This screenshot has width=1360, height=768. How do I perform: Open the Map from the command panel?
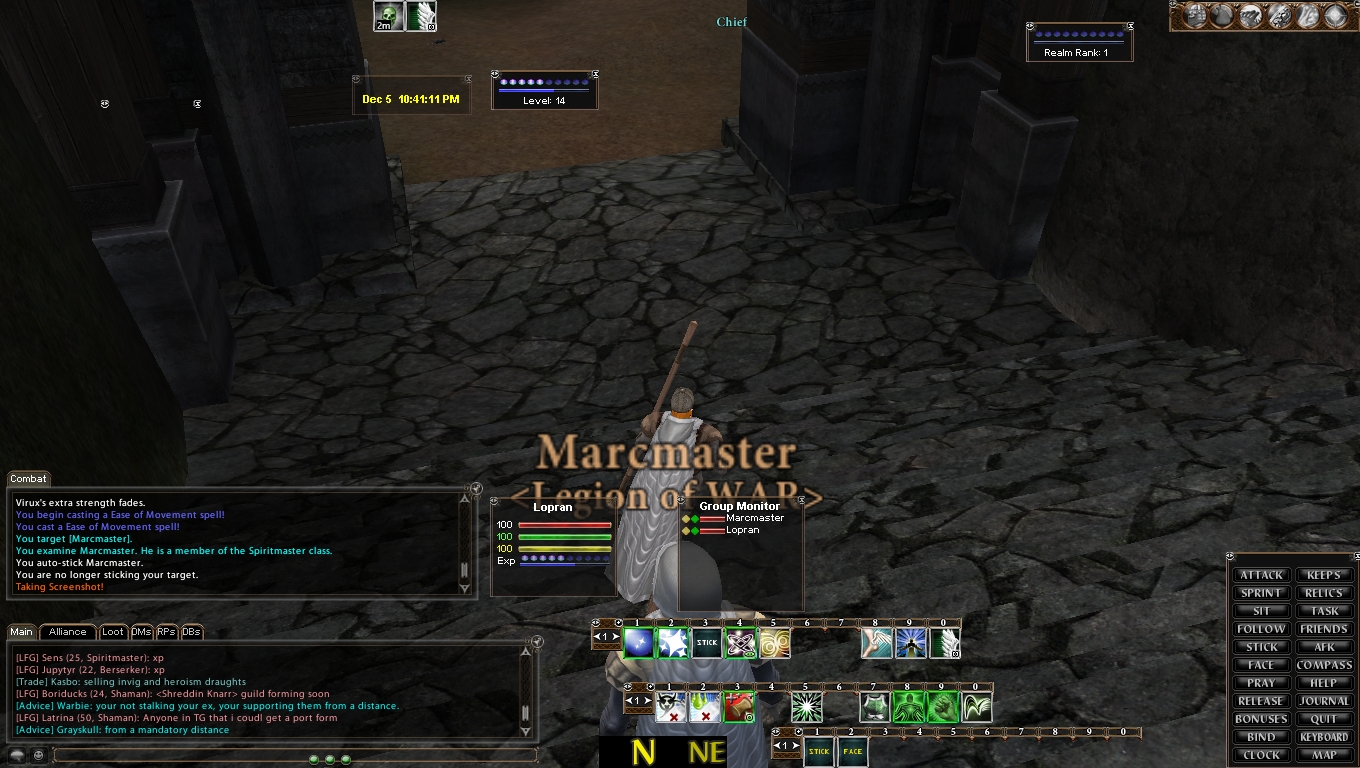tap(1324, 755)
